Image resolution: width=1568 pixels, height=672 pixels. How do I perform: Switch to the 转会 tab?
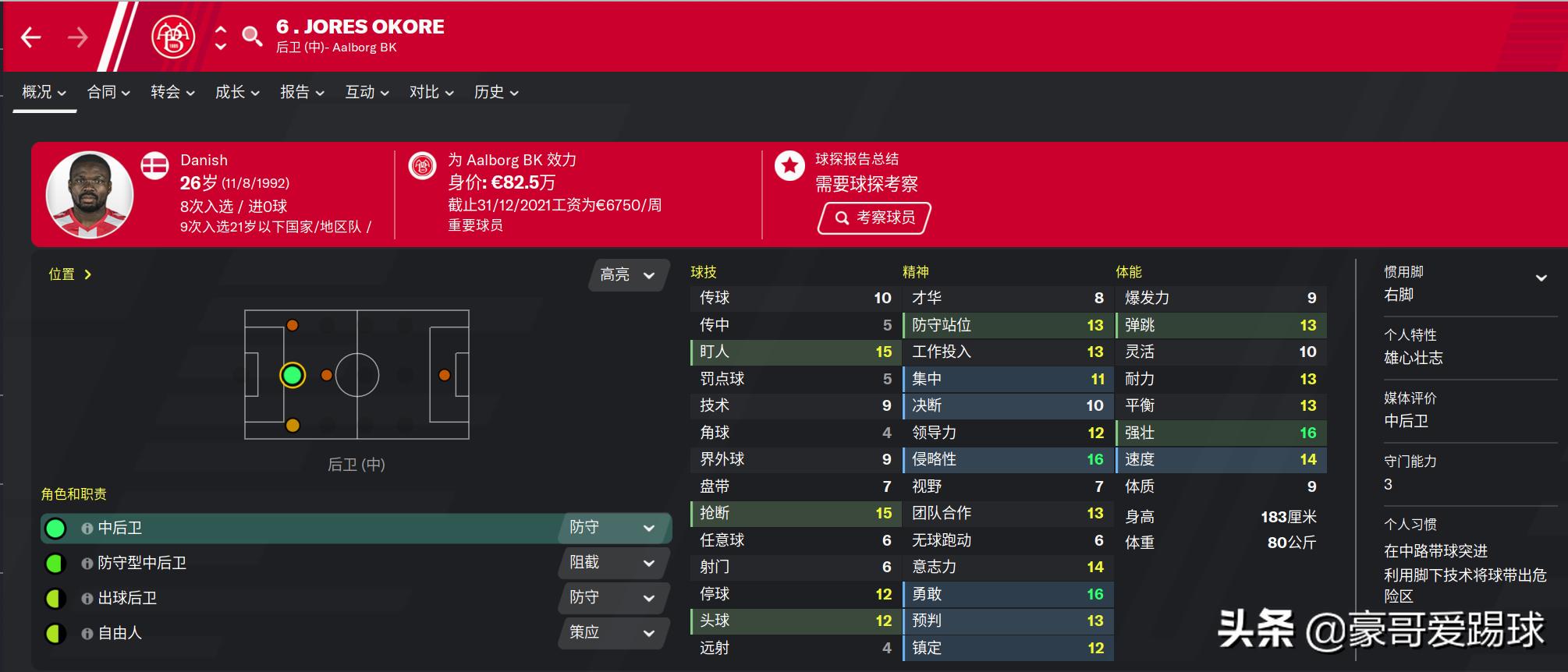[165, 92]
